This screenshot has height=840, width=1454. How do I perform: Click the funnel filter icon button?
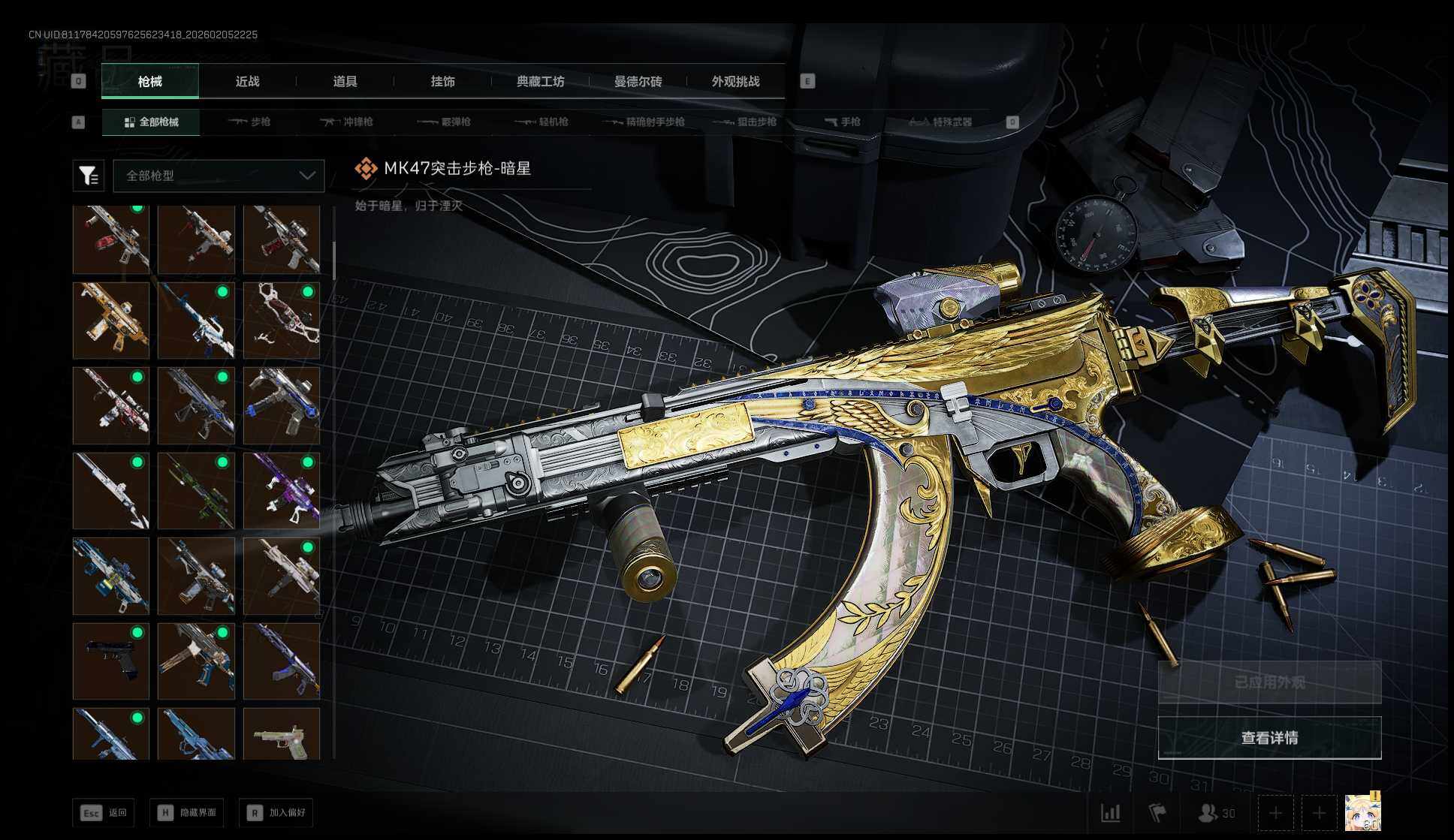(x=88, y=176)
